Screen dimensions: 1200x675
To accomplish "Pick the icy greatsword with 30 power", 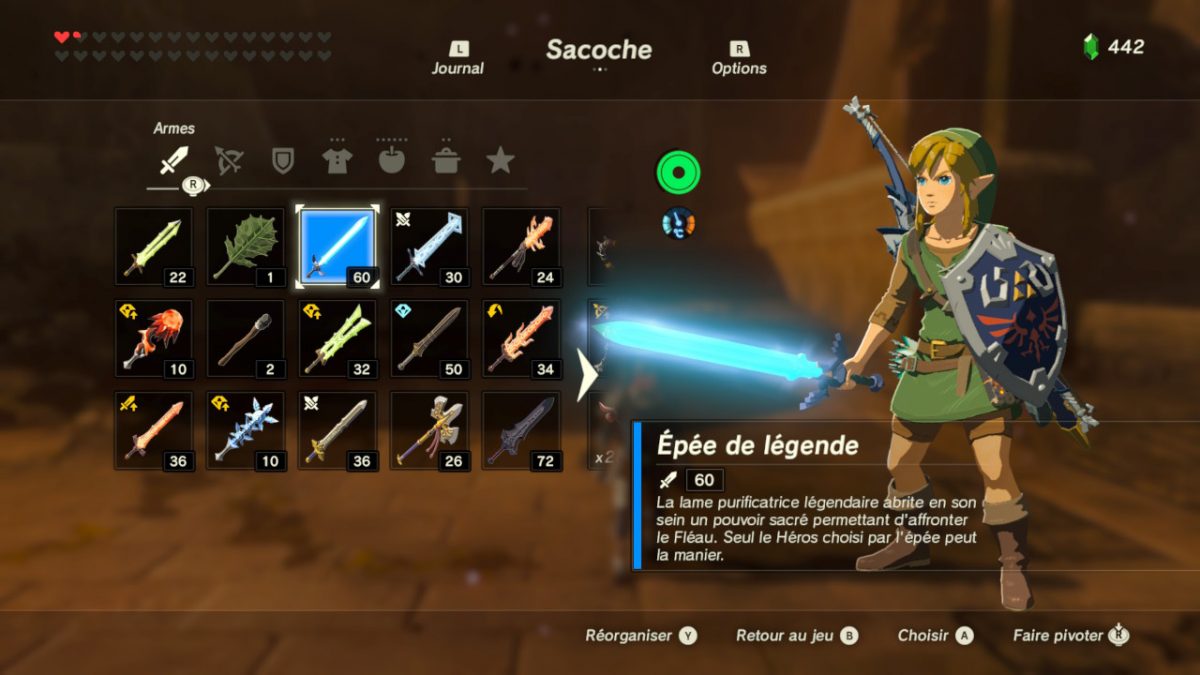I will (x=429, y=247).
